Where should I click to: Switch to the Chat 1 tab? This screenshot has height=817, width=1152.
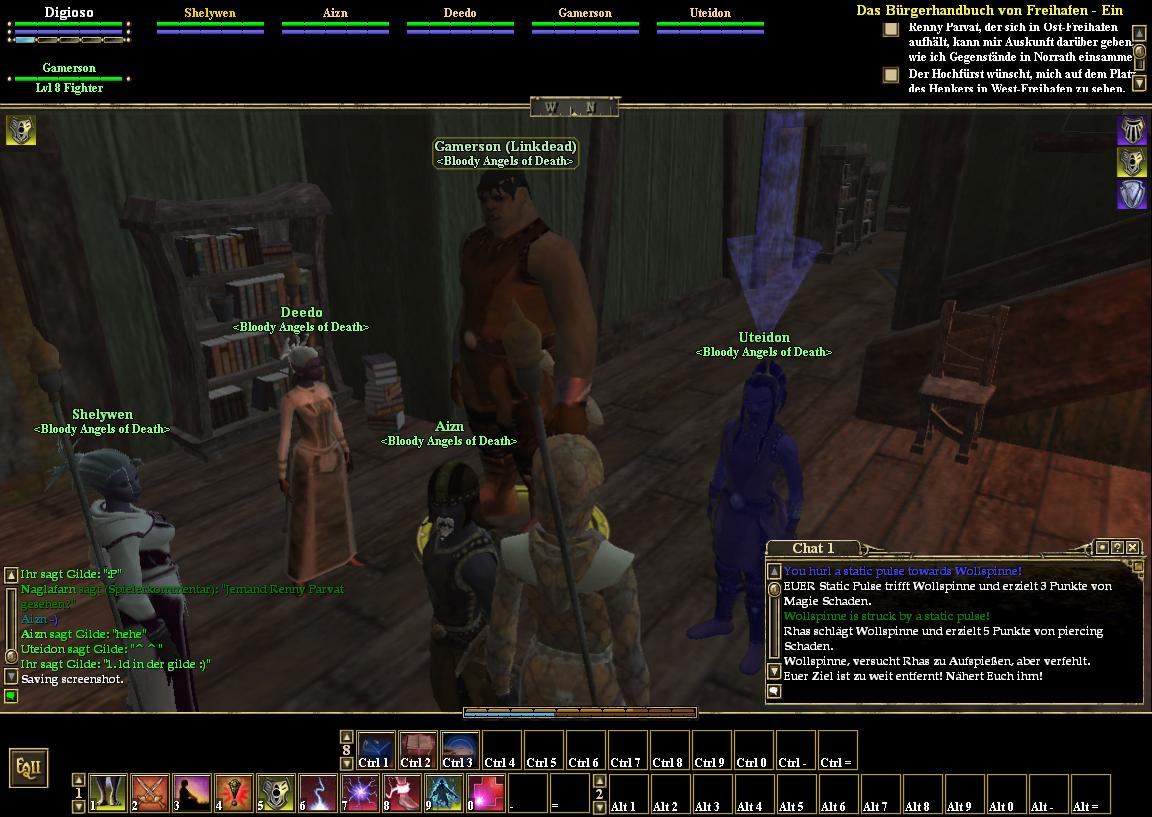click(x=812, y=548)
